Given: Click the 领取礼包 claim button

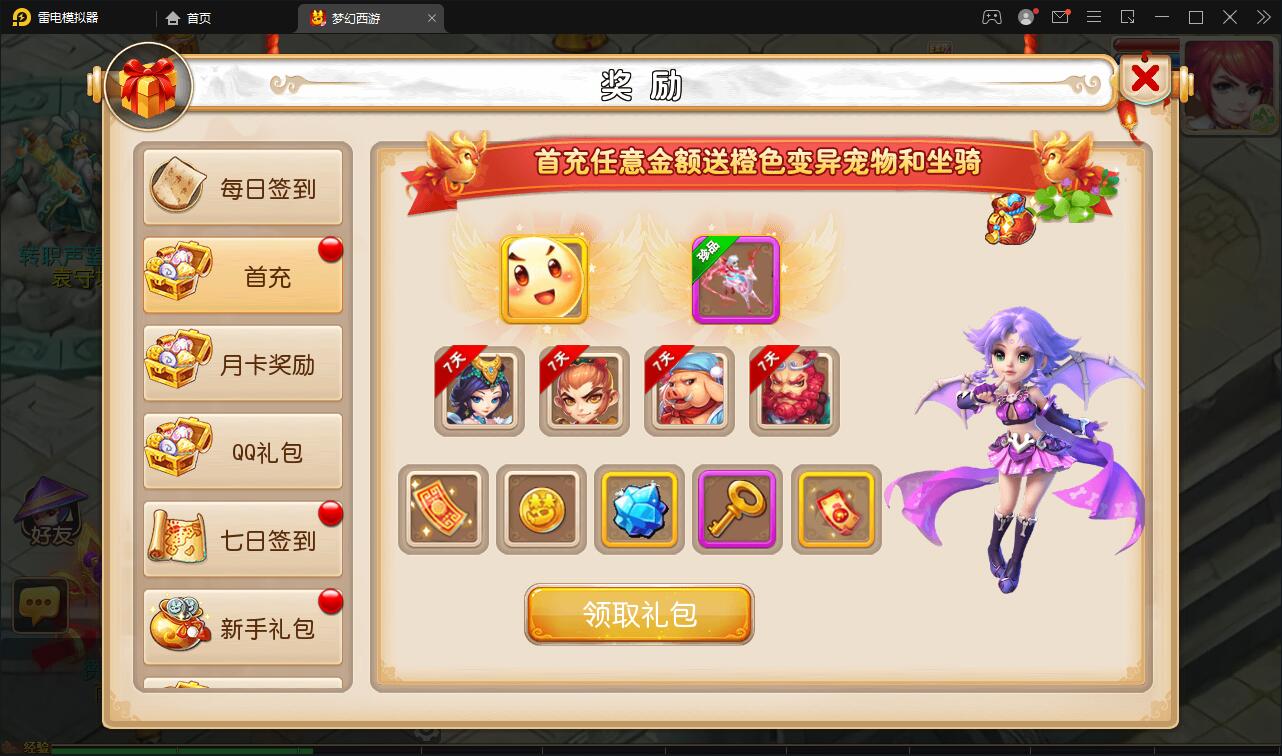Looking at the screenshot, I should (639, 614).
